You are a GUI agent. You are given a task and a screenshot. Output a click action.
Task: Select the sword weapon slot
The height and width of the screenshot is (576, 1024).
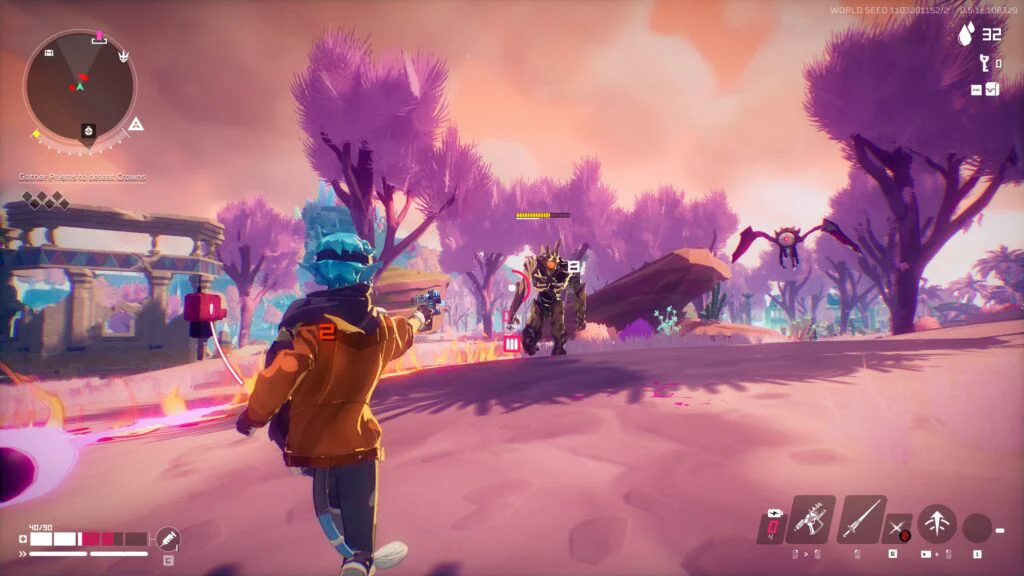click(x=861, y=520)
